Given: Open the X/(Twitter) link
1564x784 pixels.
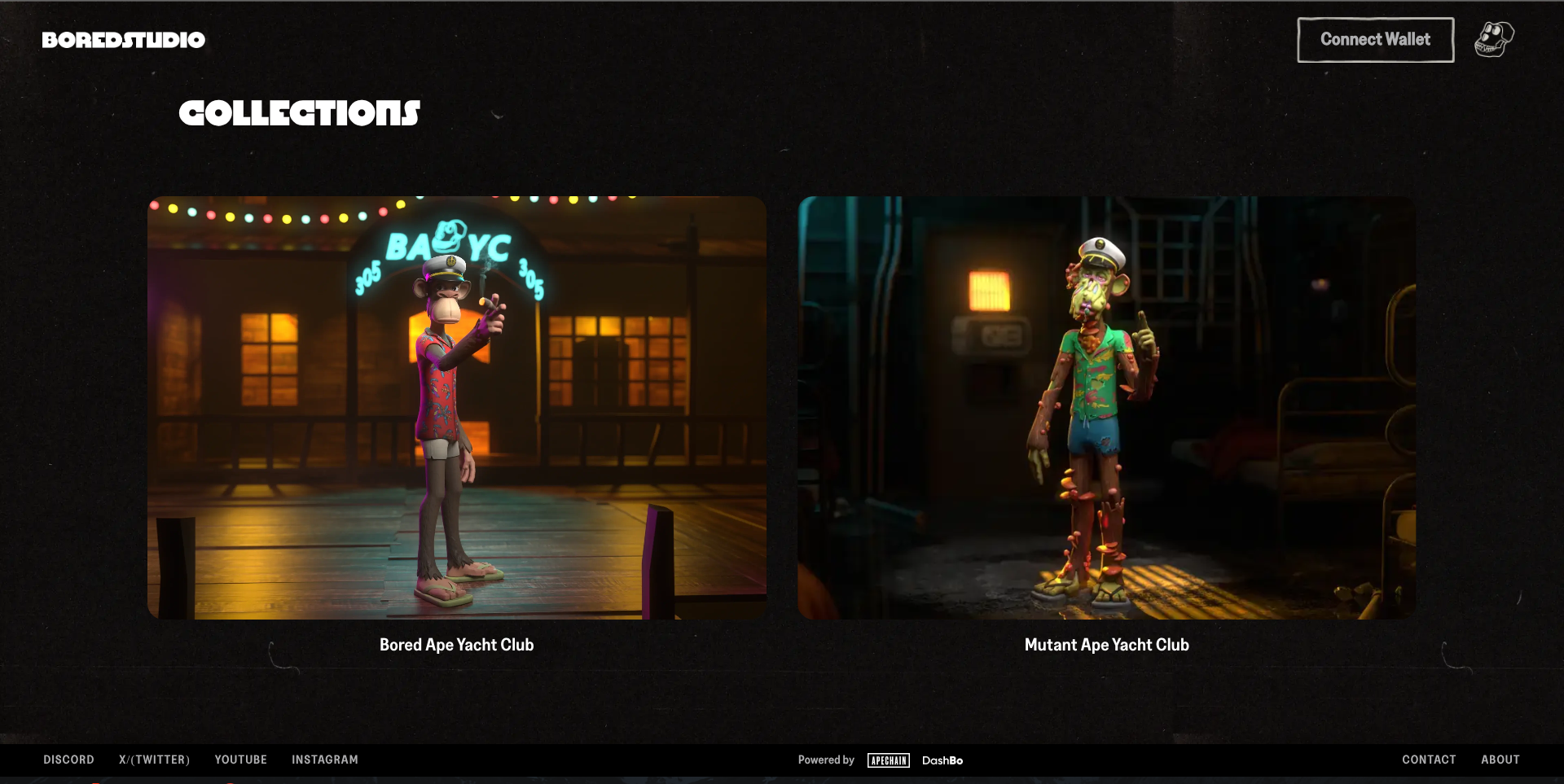Looking at the screenshot, I should [154, 760].
